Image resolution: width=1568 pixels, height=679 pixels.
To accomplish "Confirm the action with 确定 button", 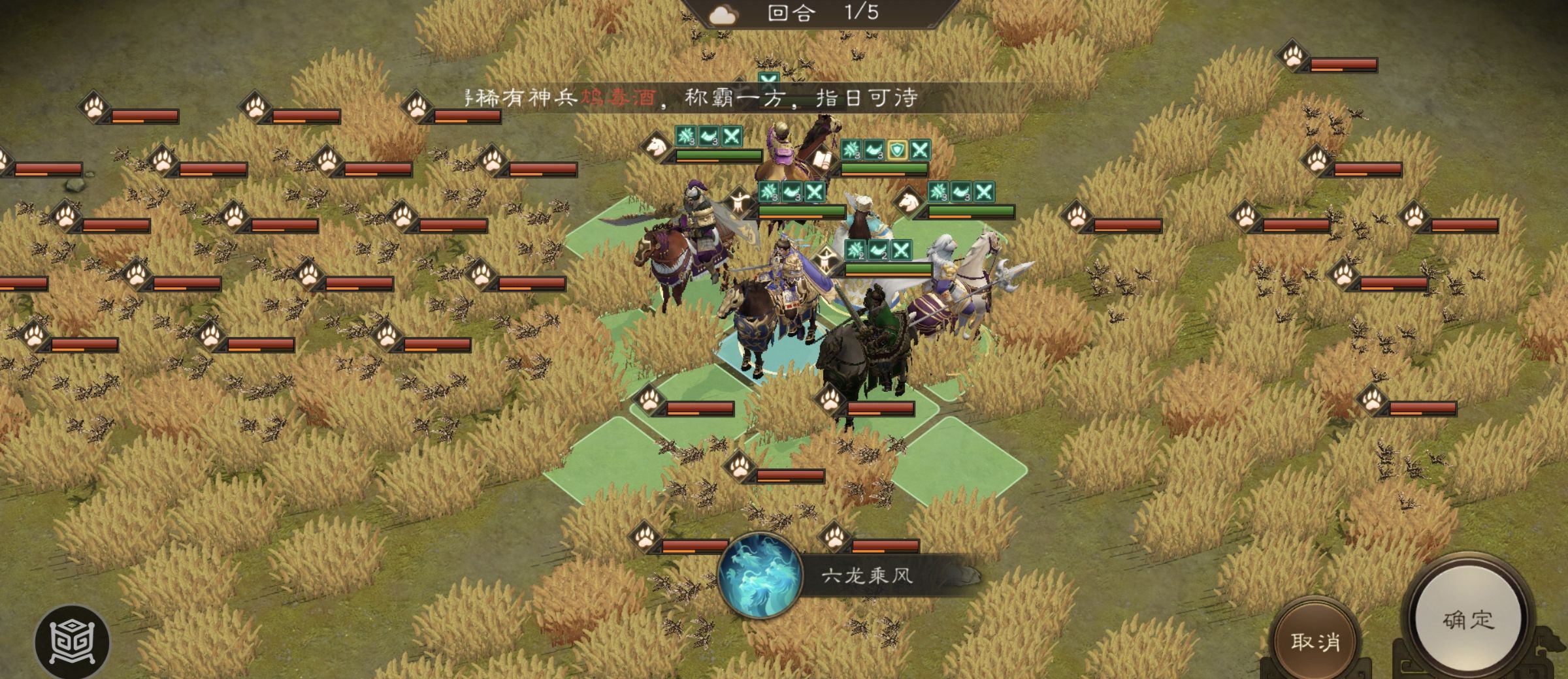I will click(x=1468, y=619).
